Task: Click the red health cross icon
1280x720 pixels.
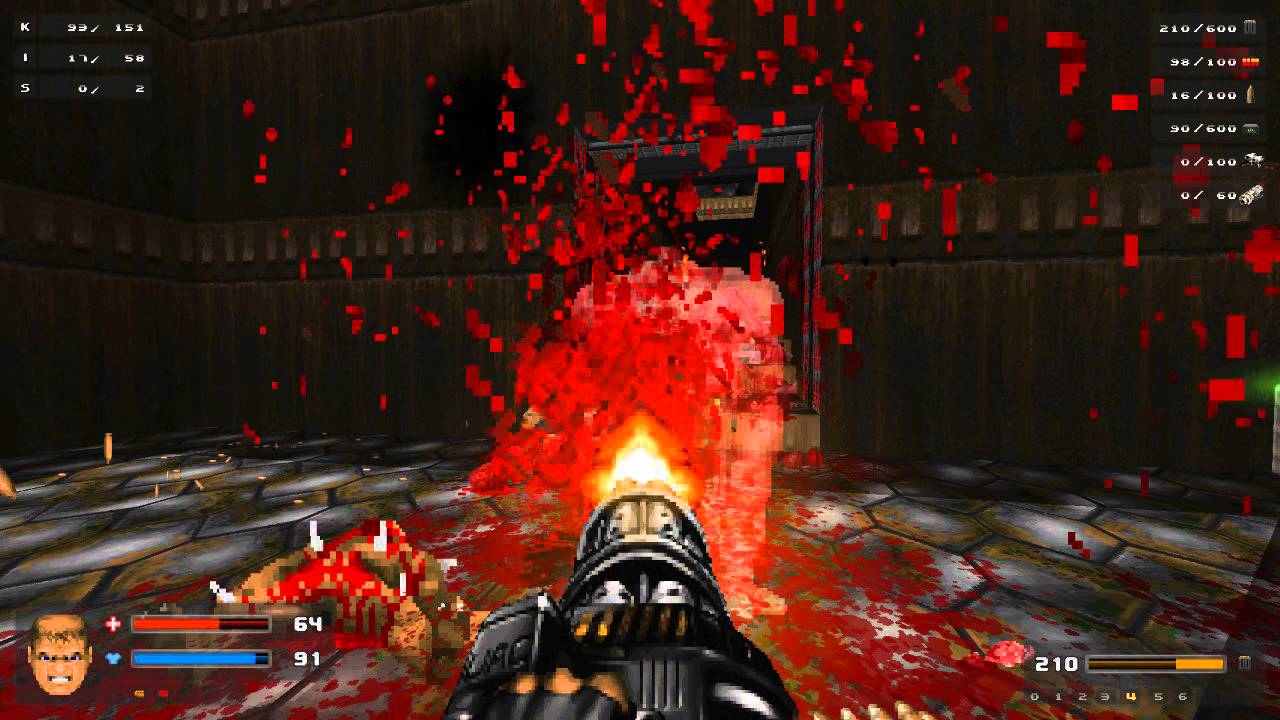Action: point(113,624)
